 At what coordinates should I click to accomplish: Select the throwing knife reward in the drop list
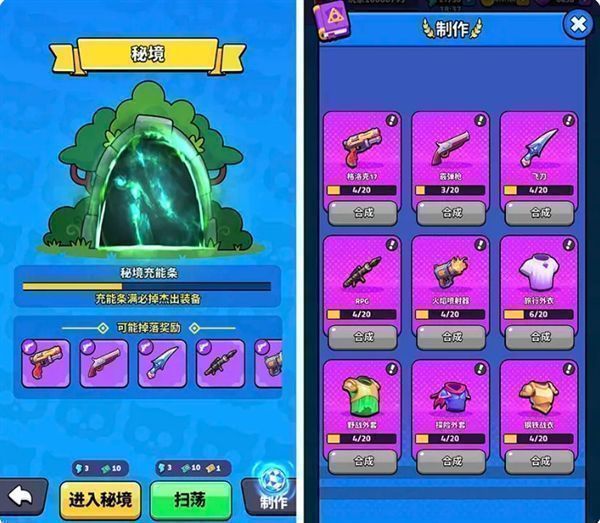pyautogui.click(x=162, y=363)
